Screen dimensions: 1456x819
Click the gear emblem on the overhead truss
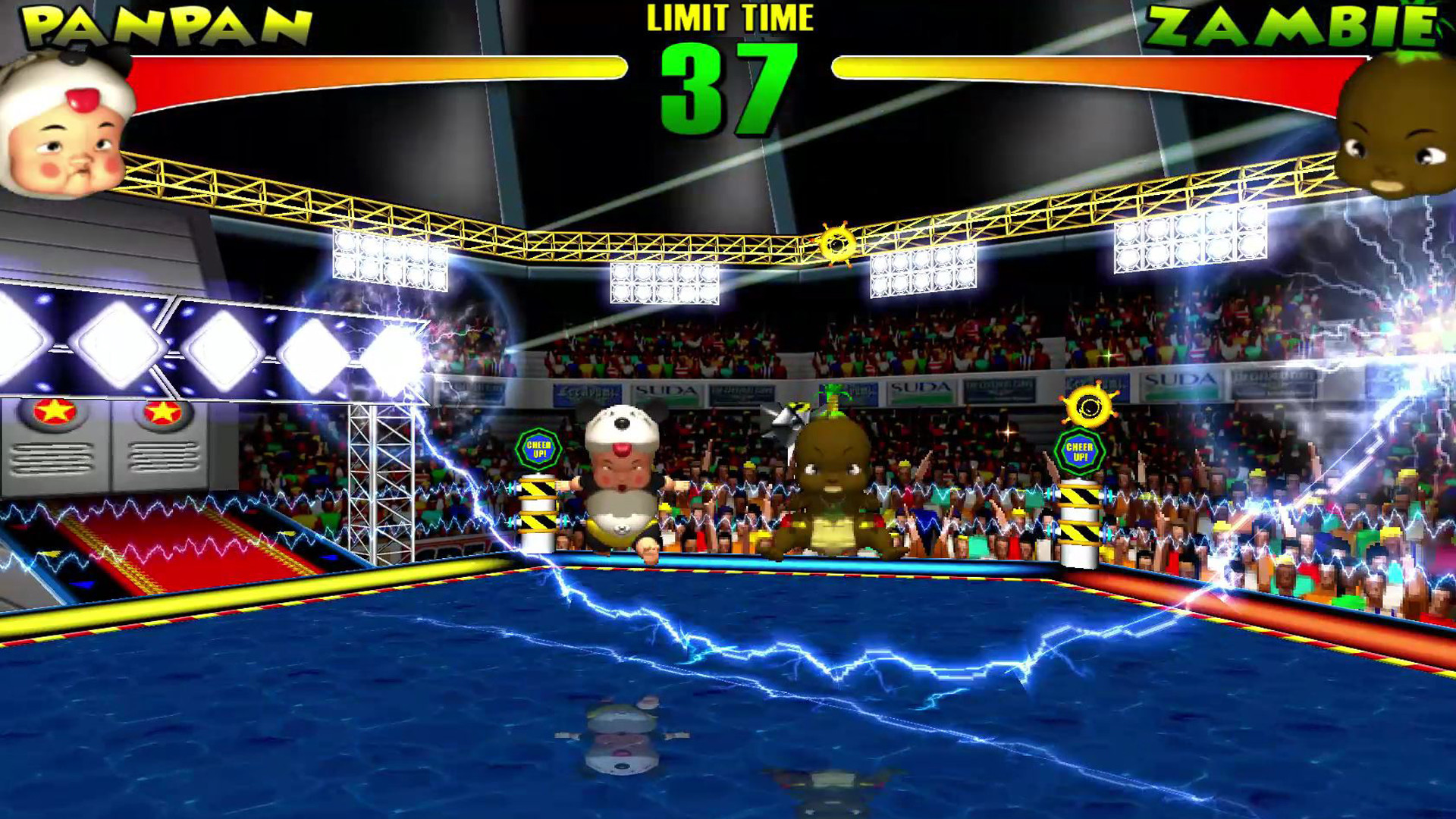[x=837, y=241]
